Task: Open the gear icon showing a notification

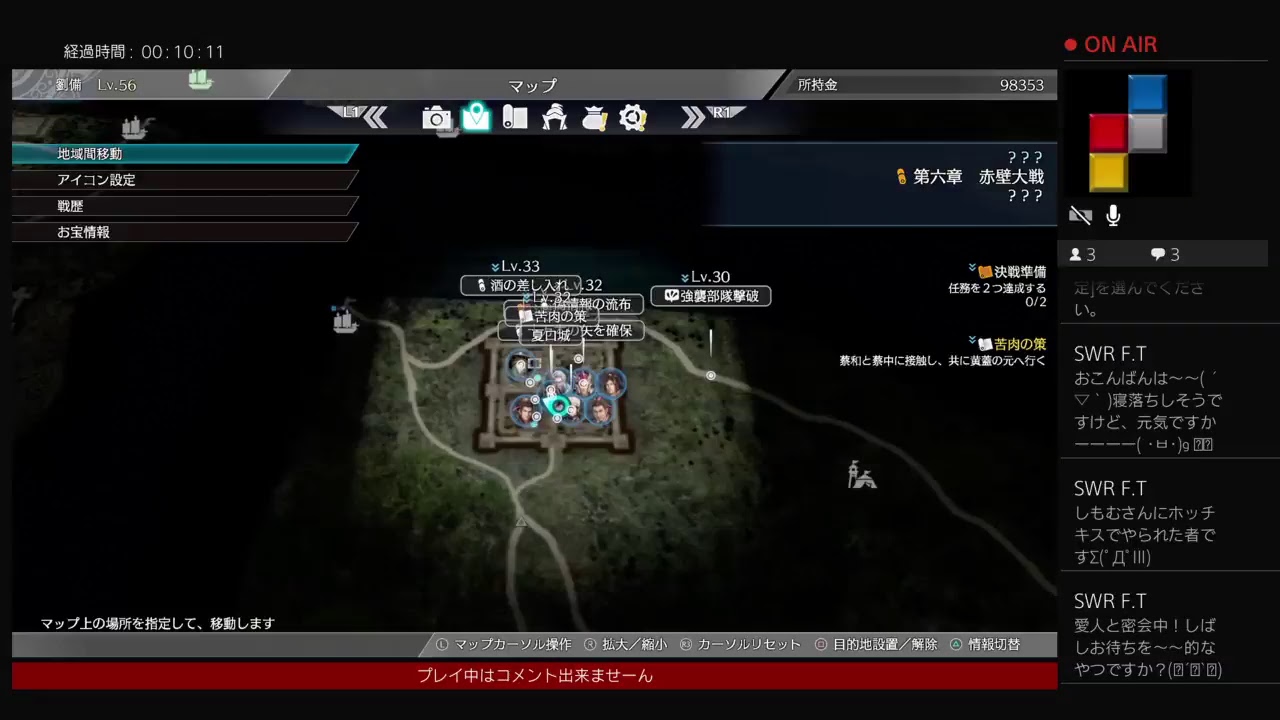Action: pyautogui.click(x=633, y=118)
